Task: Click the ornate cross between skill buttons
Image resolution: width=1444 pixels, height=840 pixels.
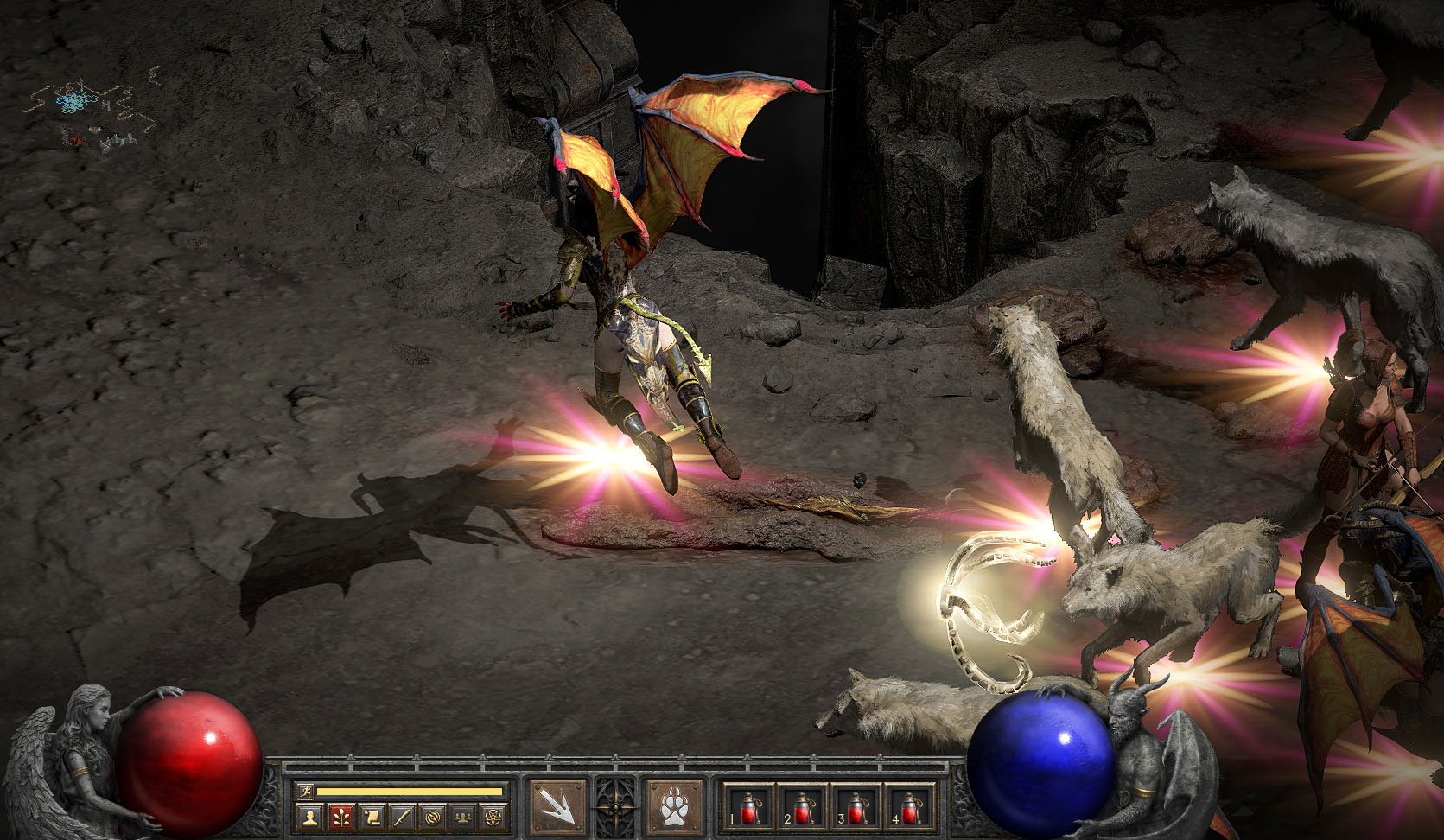Action: point(615,807)
